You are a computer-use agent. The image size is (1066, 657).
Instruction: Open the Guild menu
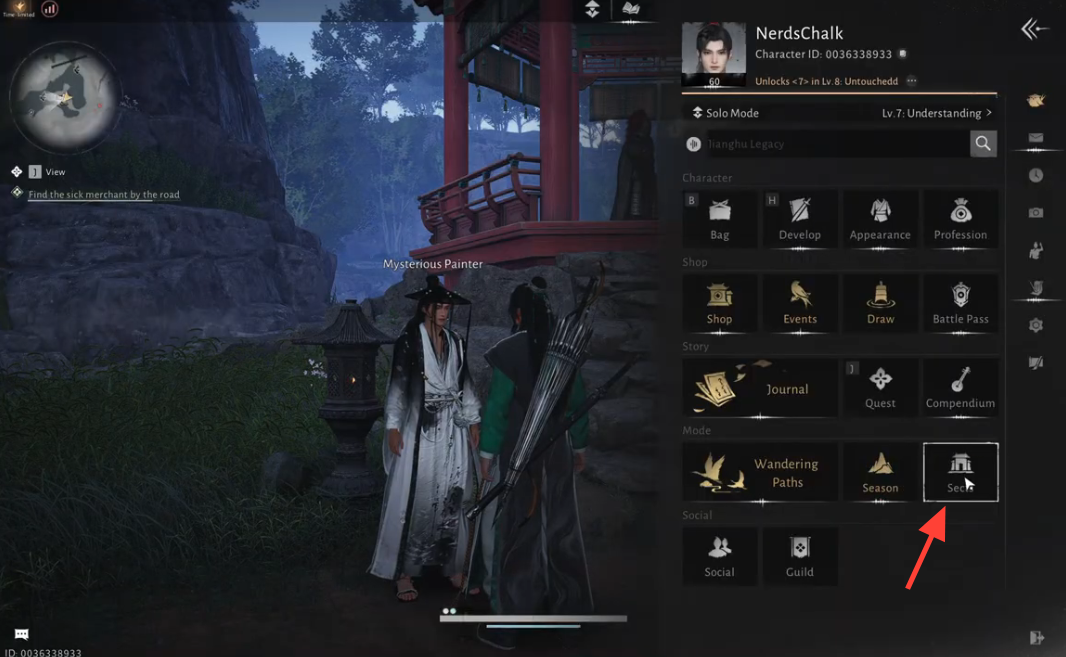pyautogui.click(x=800, y=556)
